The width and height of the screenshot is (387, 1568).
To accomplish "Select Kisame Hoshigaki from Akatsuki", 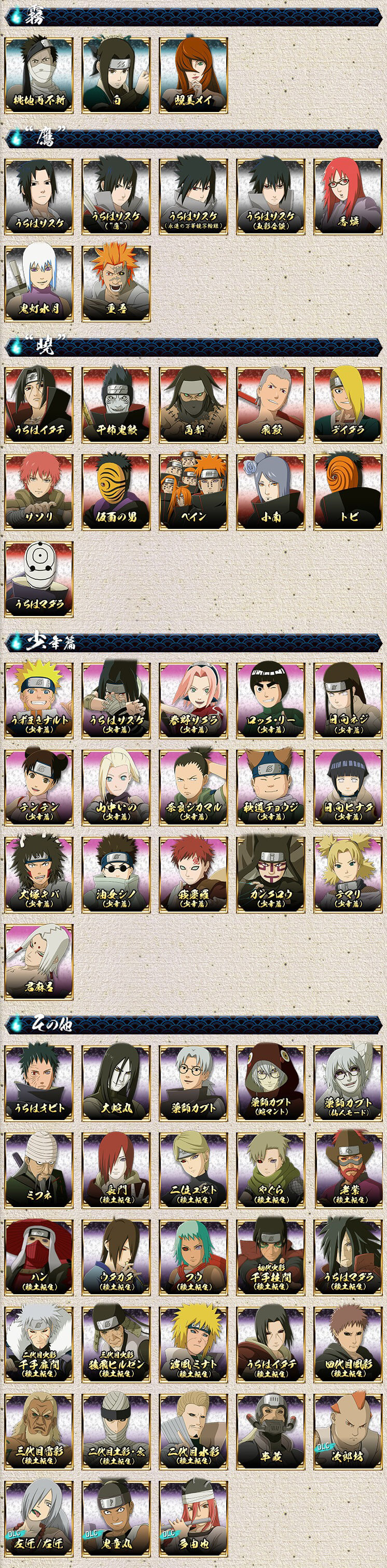I will click(116, 404).
